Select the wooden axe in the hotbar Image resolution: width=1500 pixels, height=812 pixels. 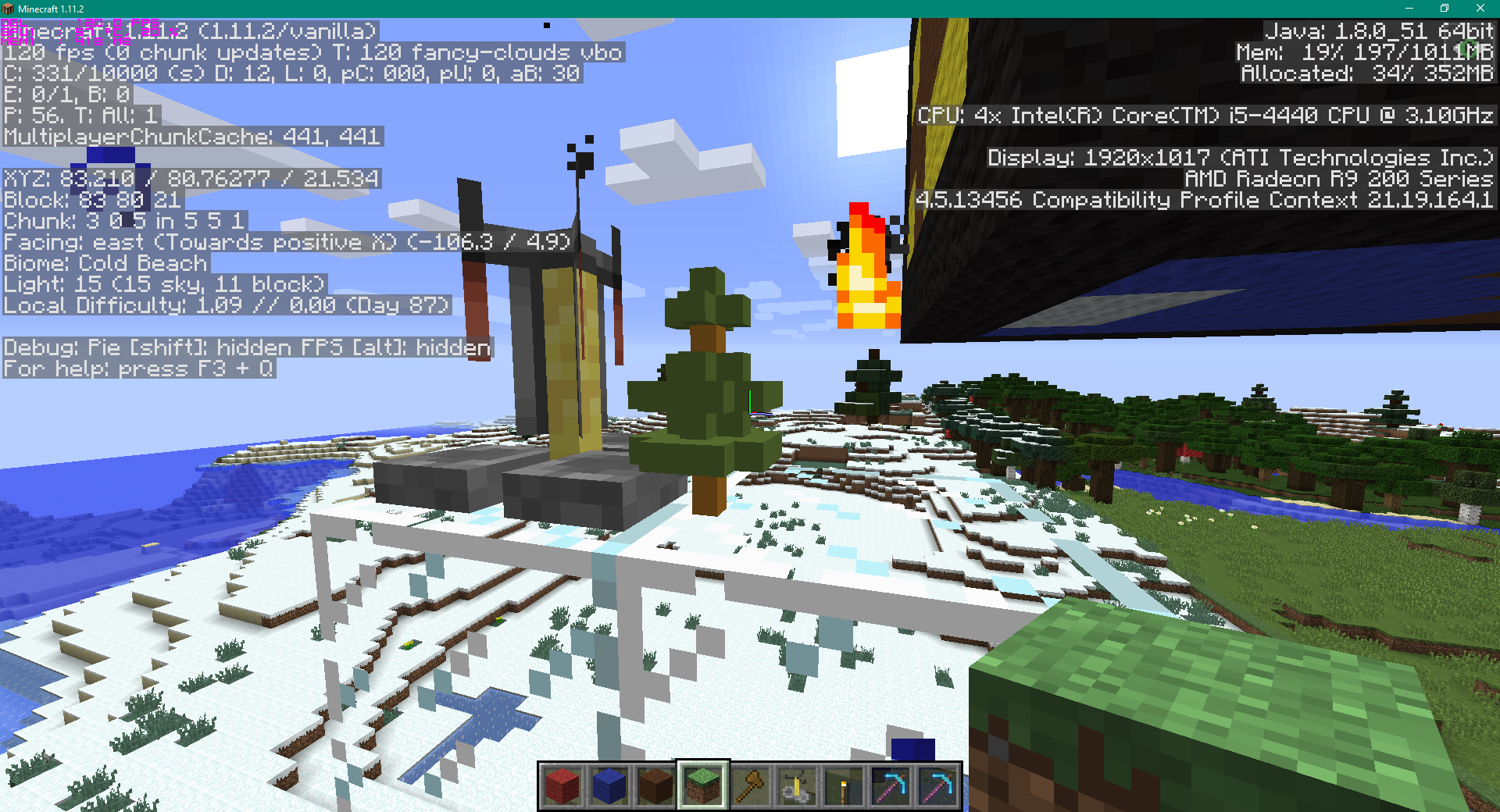(749, 786)
